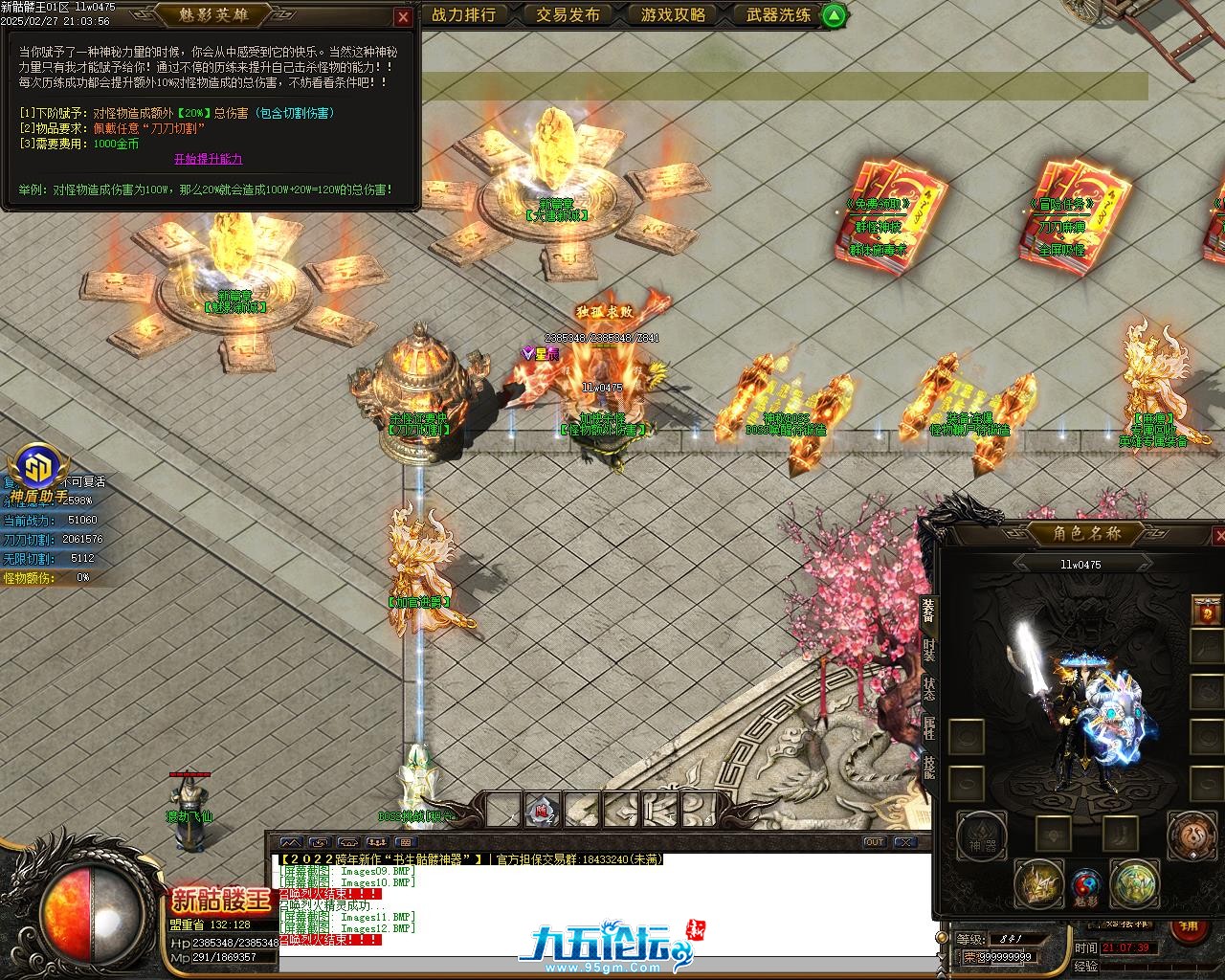Switch to the 时装 costume tab

[928, 650]
